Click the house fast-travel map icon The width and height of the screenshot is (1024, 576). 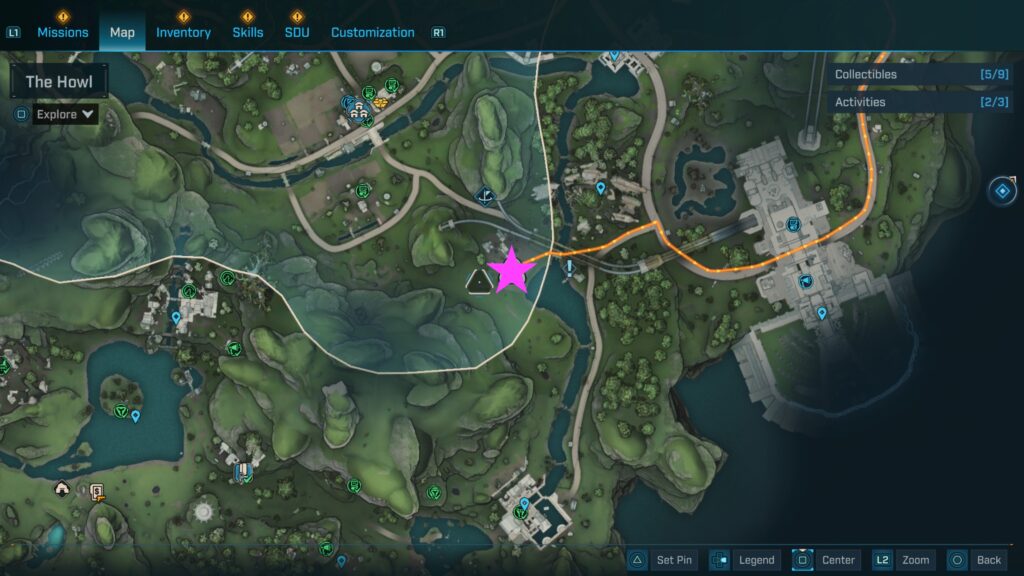(62, 489)
